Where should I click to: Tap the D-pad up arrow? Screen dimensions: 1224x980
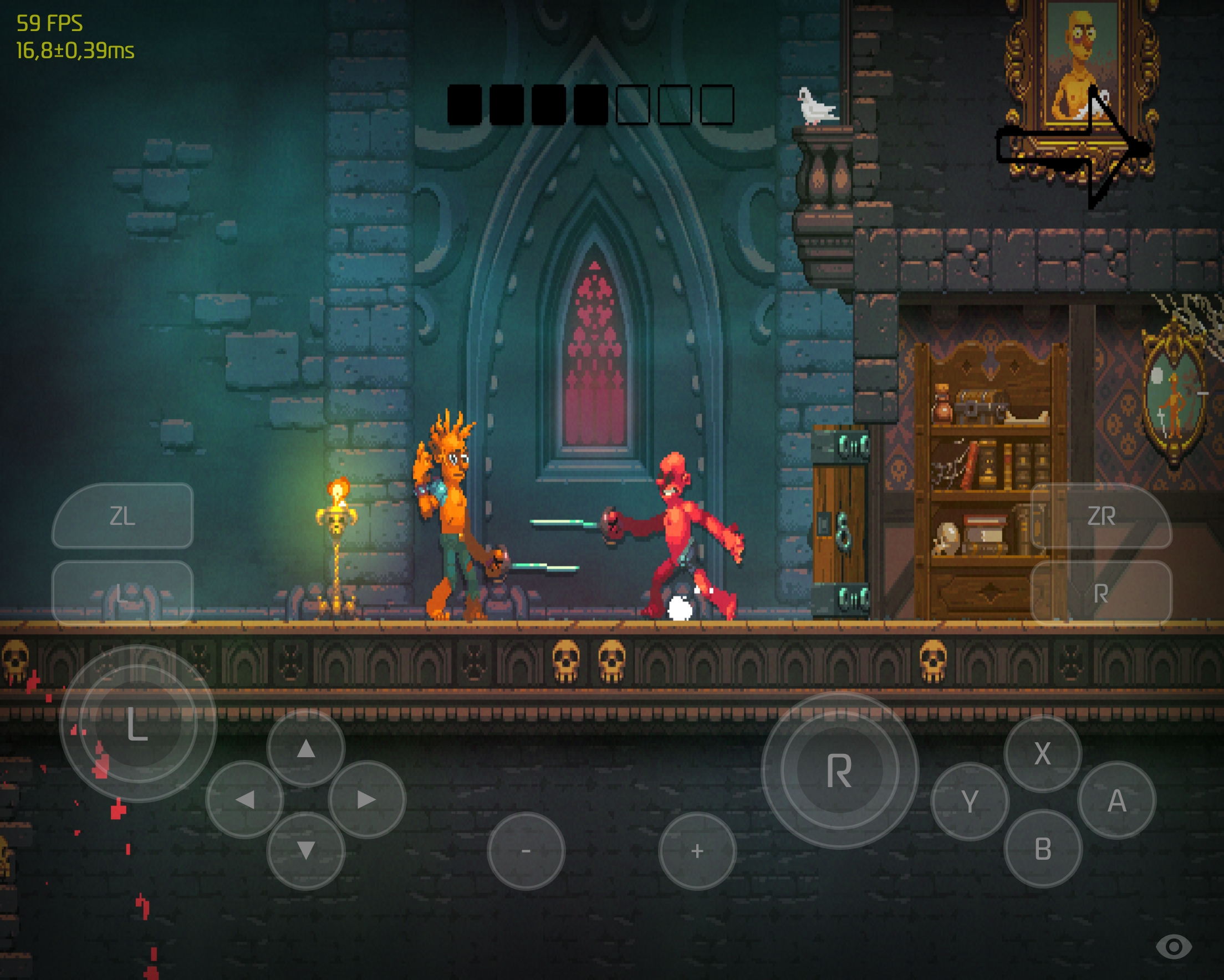tap(306, 748)
